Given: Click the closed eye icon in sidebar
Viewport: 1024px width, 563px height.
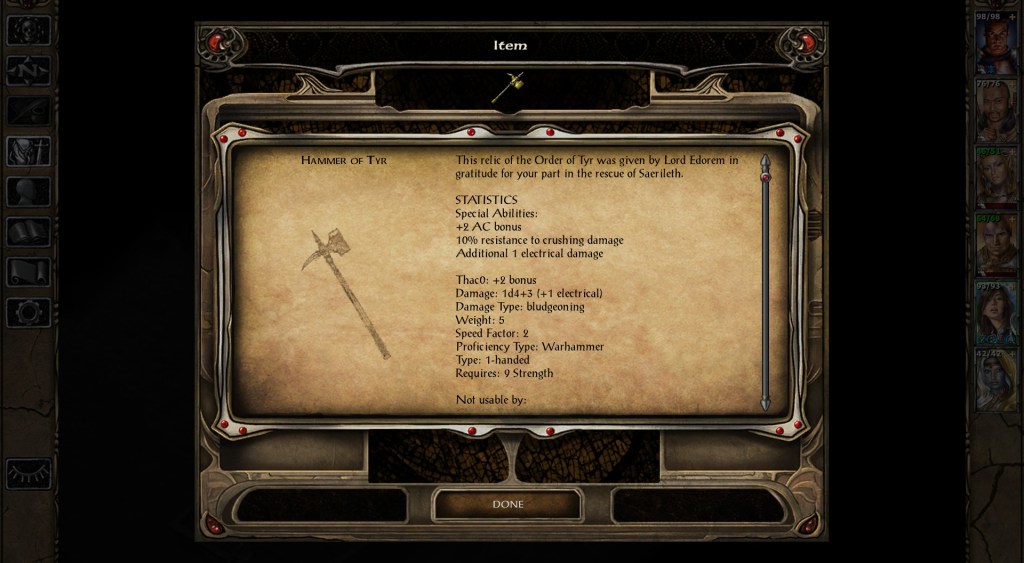Looking at the screenshot, I should coord(28,472).
